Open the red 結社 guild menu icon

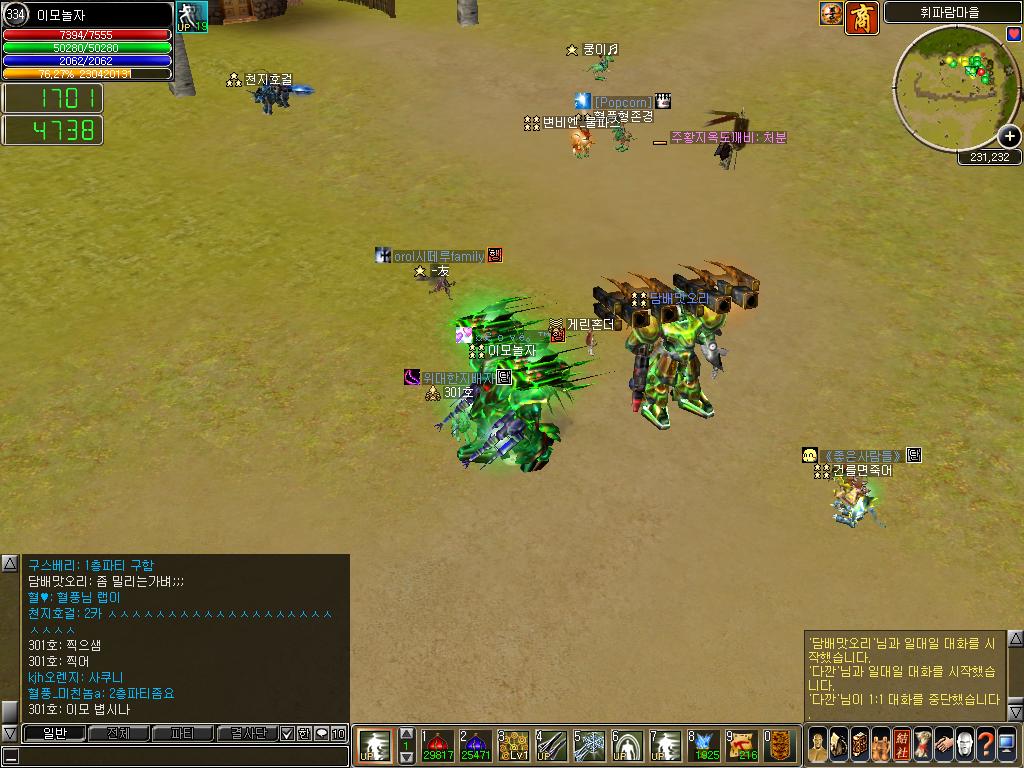point(901,745)
